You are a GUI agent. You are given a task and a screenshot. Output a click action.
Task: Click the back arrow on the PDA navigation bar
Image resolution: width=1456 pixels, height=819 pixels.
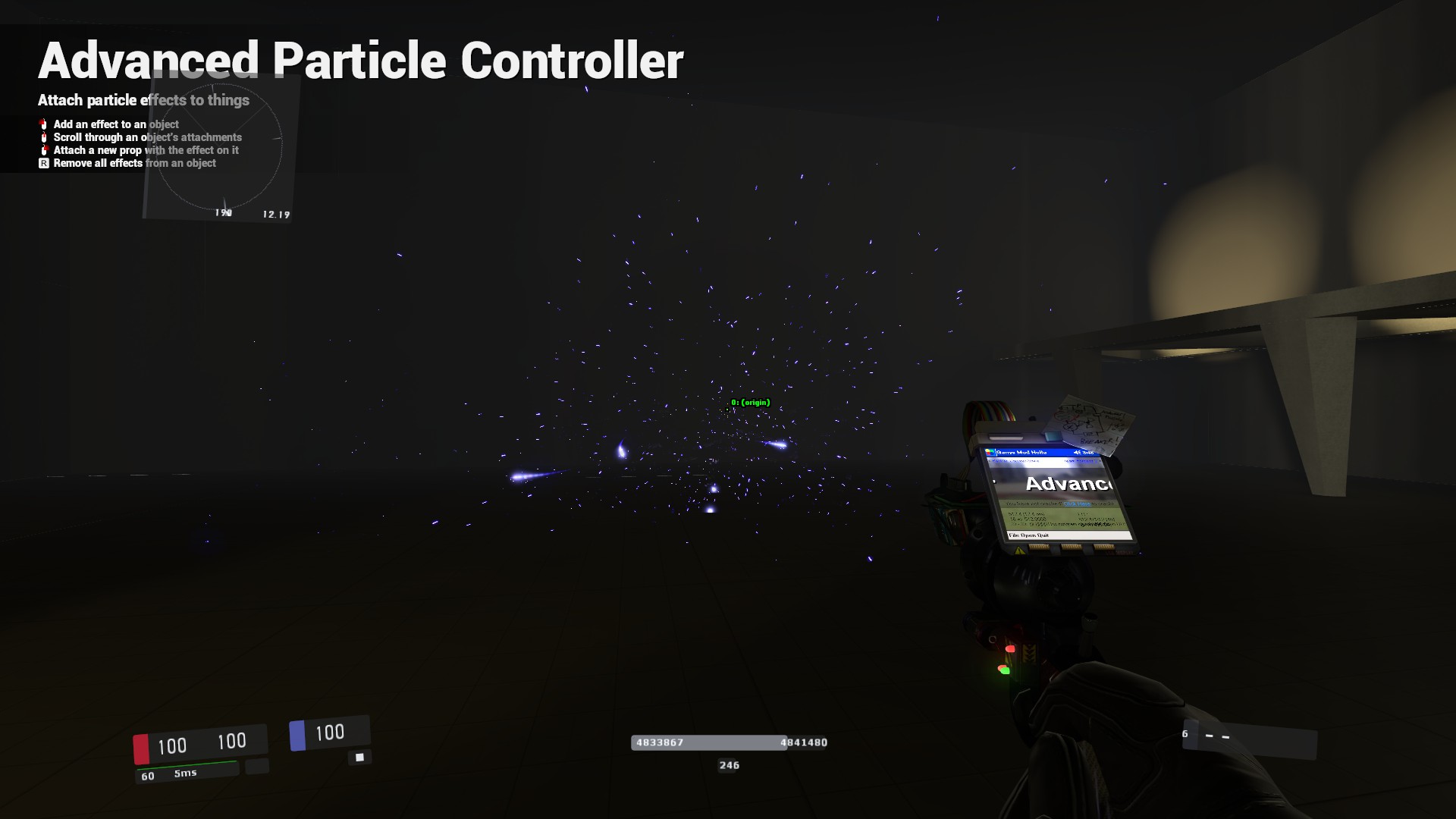991,460
